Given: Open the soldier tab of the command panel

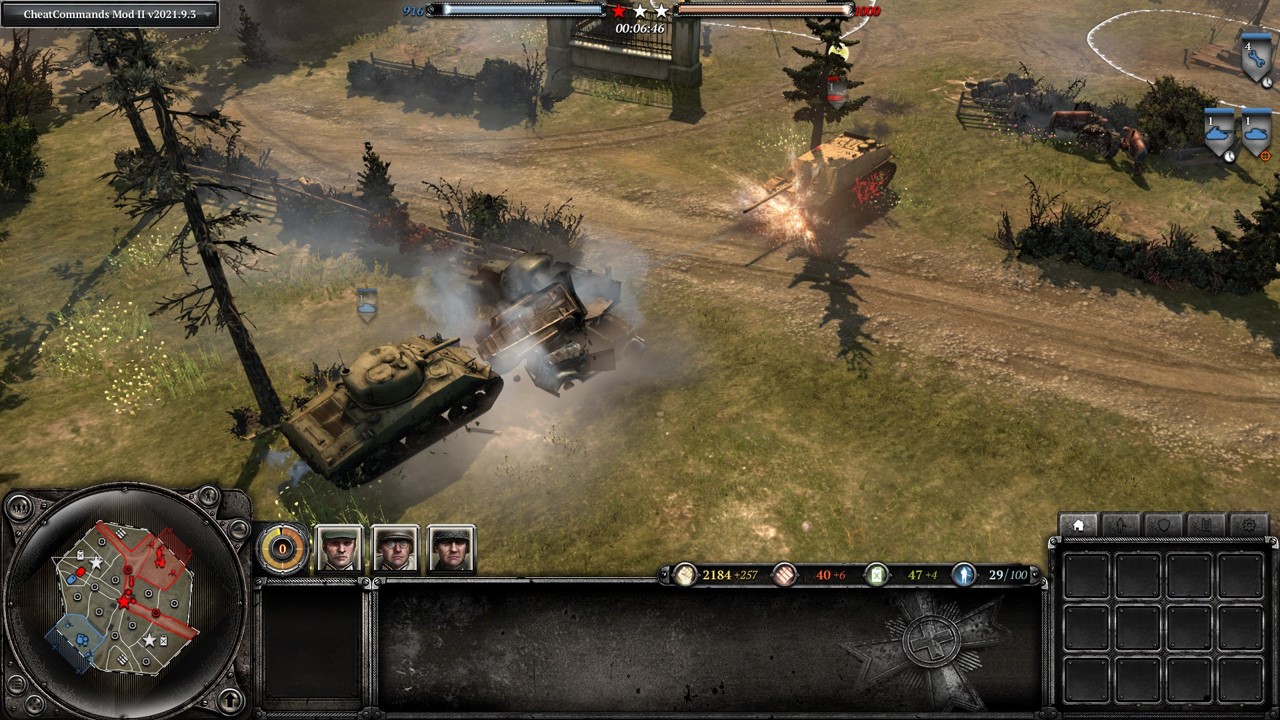Looking at the screenshot, I should click(1121, 525).
